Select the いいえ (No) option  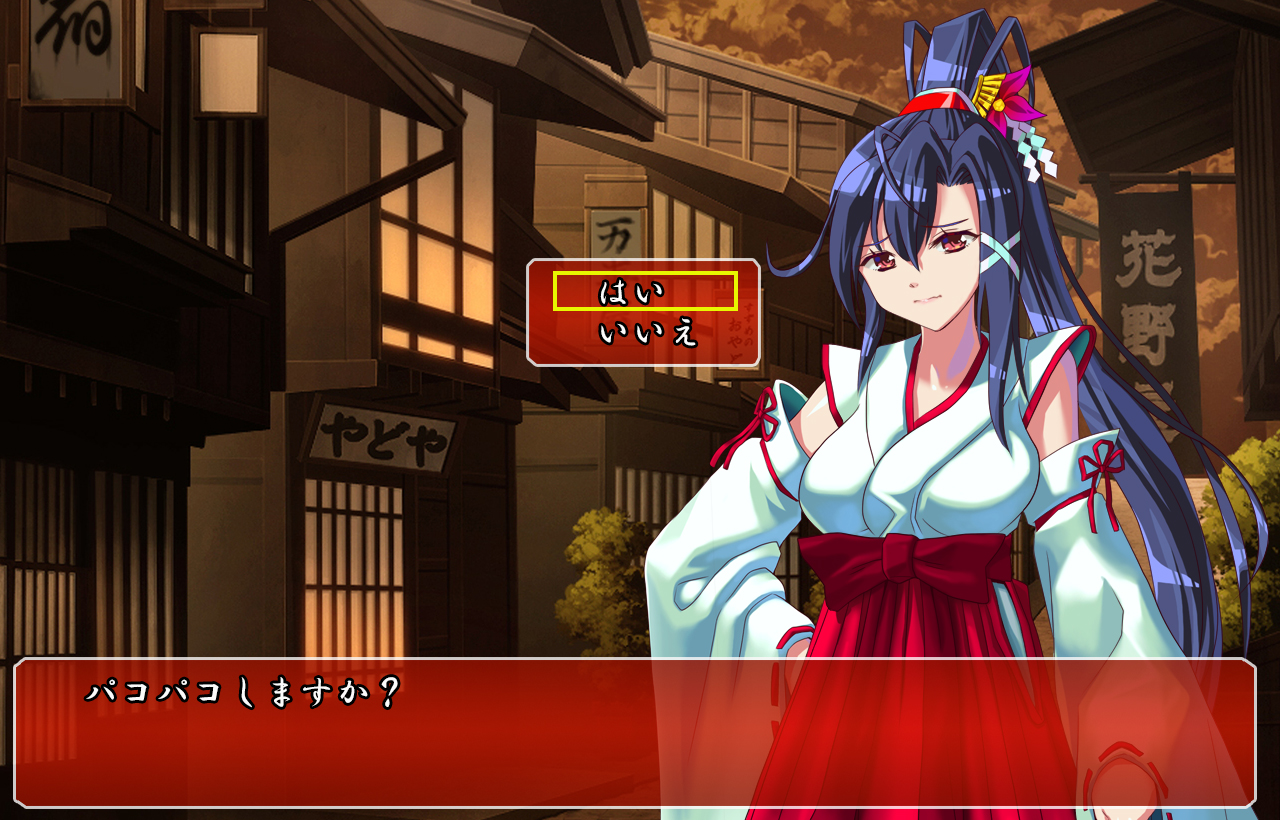pyautogui.click(x=646, y=333)
